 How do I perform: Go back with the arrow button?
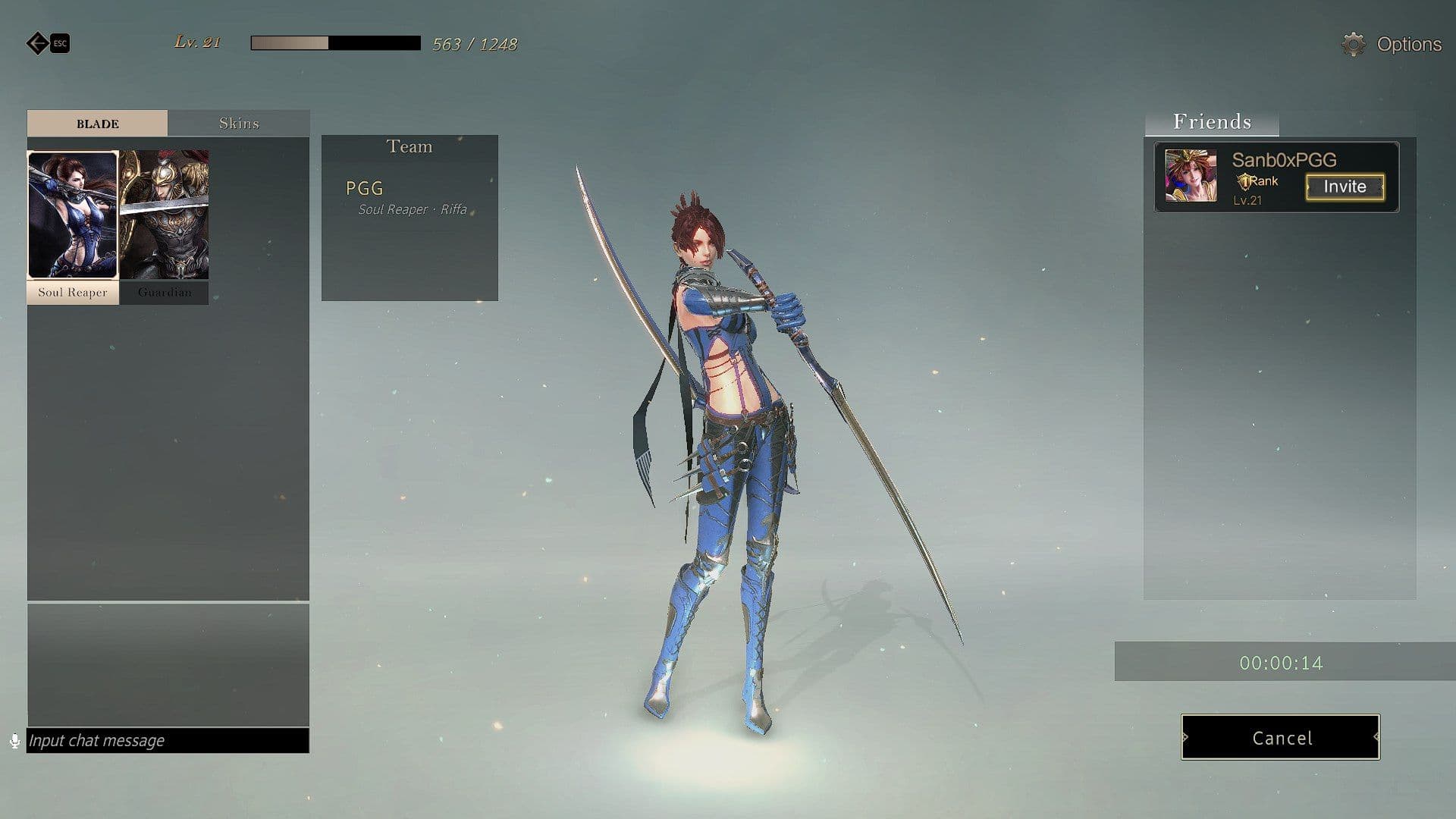(37, 43)
